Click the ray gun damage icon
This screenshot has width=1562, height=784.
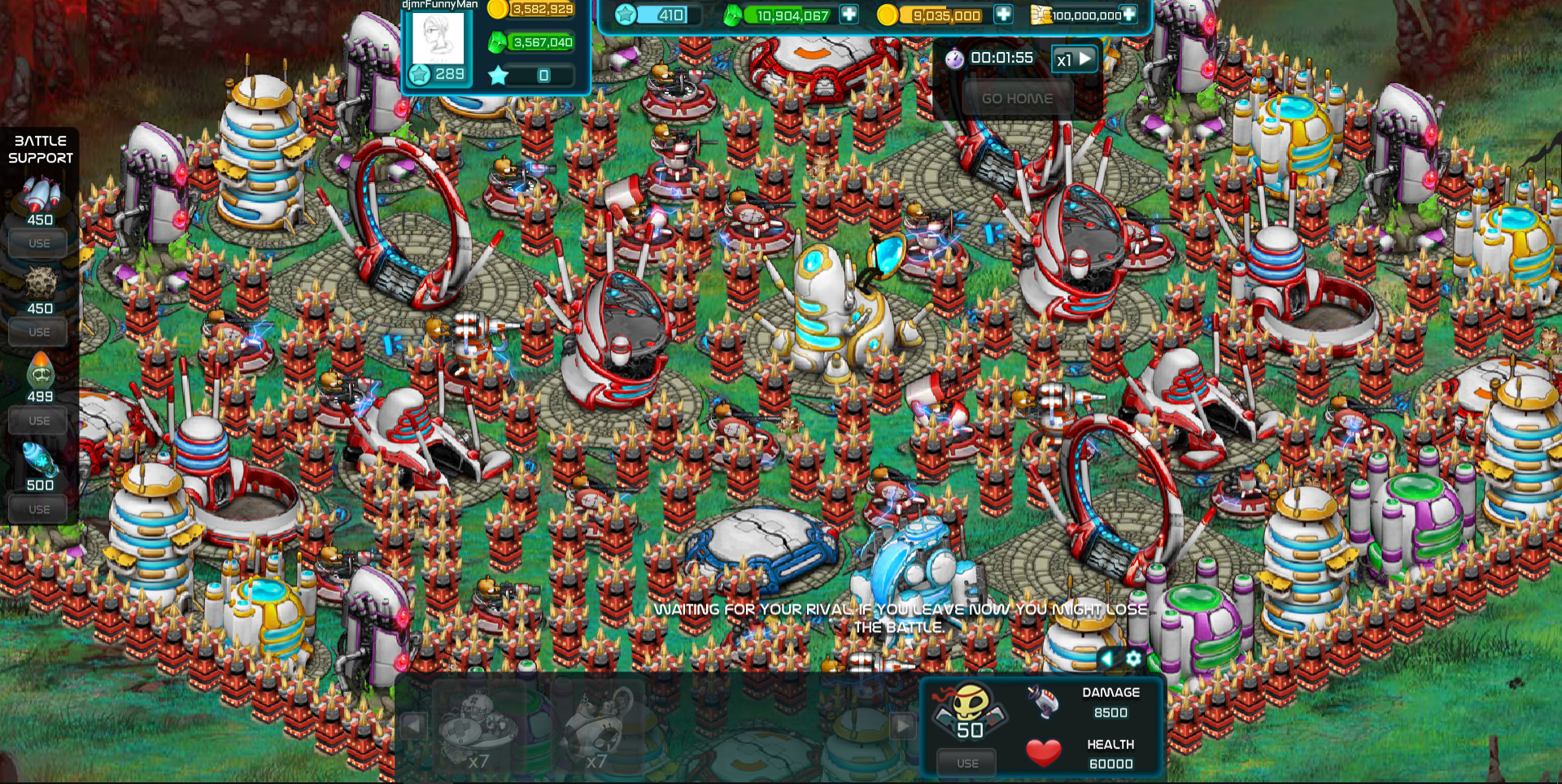click(x=1044, y=703)
